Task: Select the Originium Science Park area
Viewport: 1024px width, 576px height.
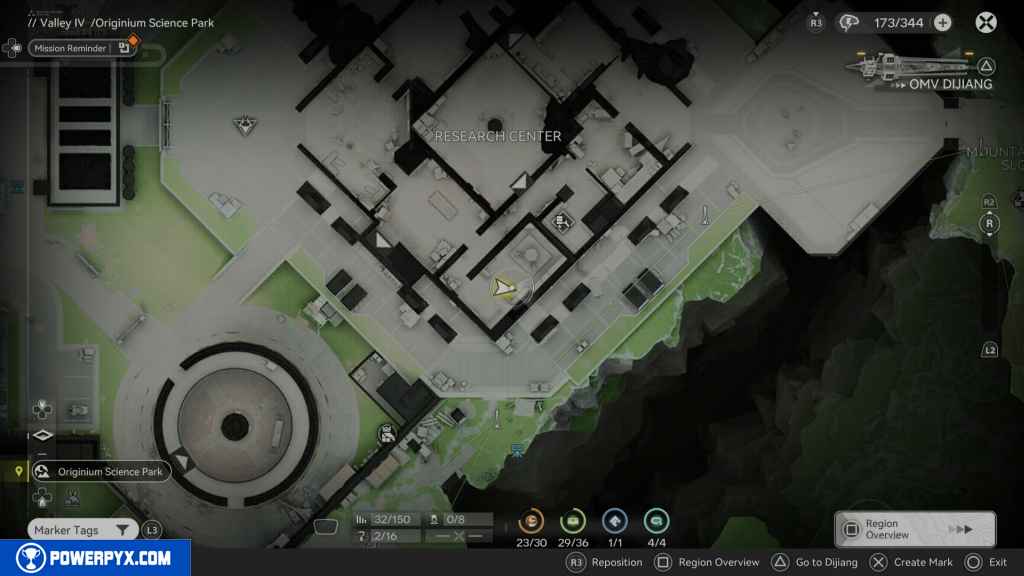Action: coord(99,471)
